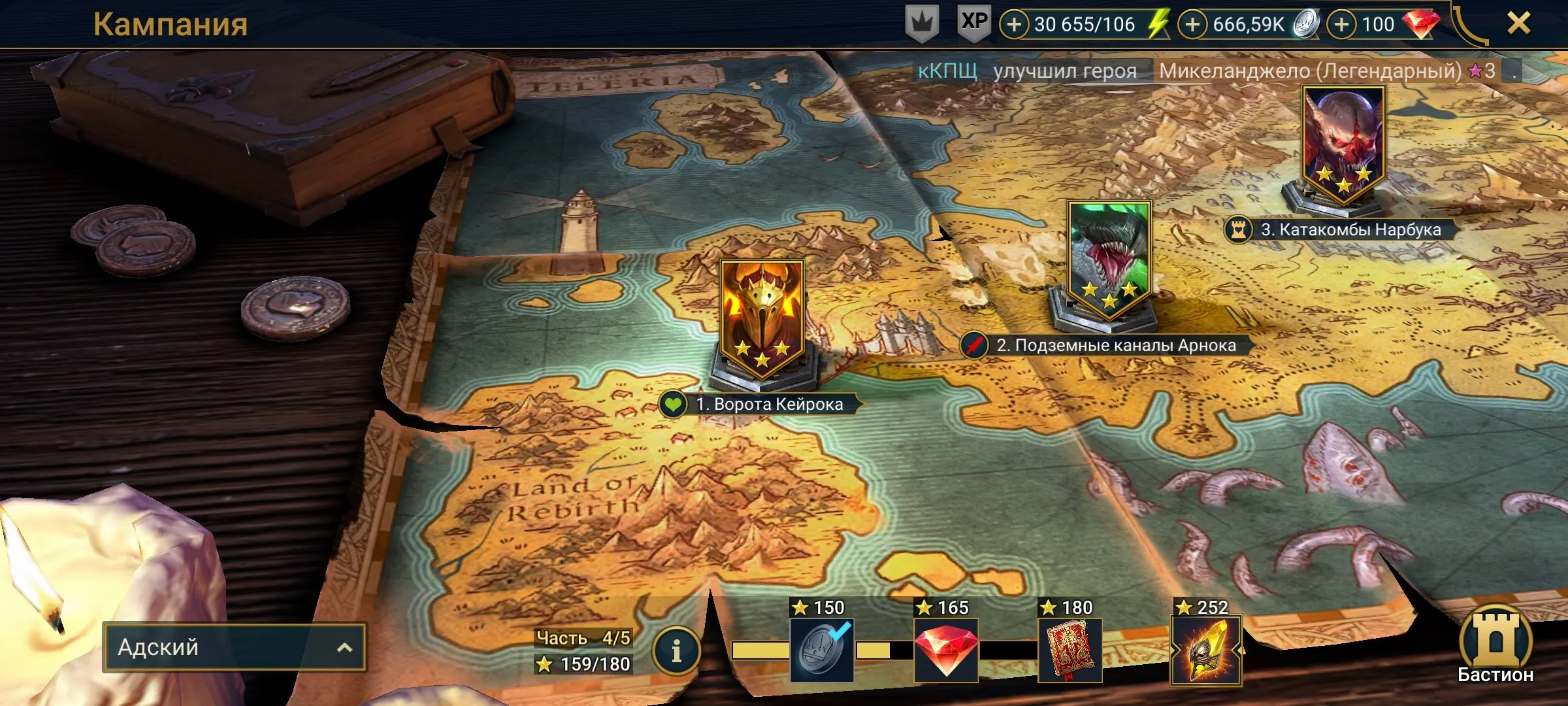The height and width of the screenshot is (706, 1568).
Task: Add more energy with the plus button
Action: [x=1014, y=25]
